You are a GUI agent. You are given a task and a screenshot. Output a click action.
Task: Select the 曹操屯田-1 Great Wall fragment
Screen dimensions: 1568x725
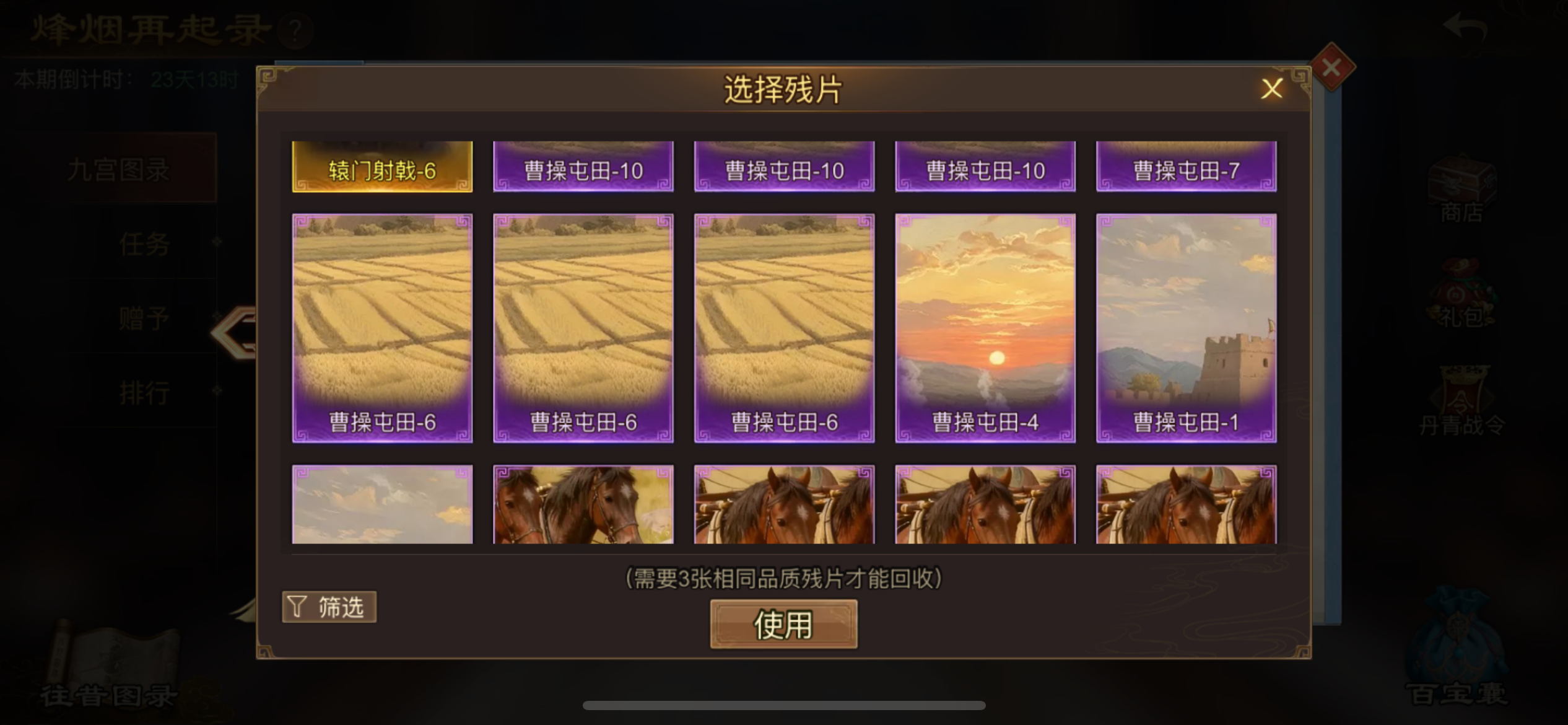(1185, 325)
